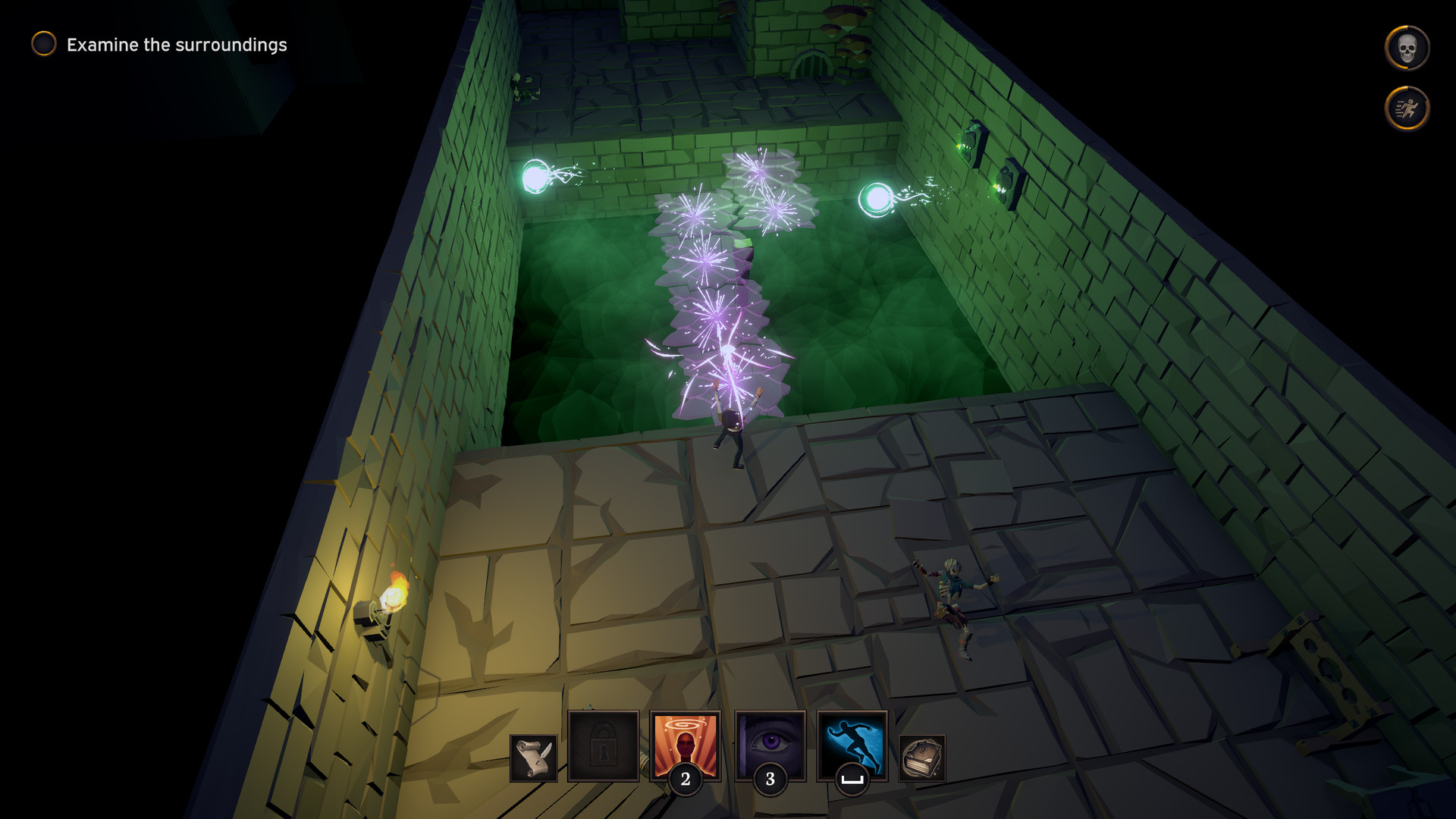Click the 'Examine the surroundings' objective
This screenshot has height=819, width=1456.
pos(176,45)
